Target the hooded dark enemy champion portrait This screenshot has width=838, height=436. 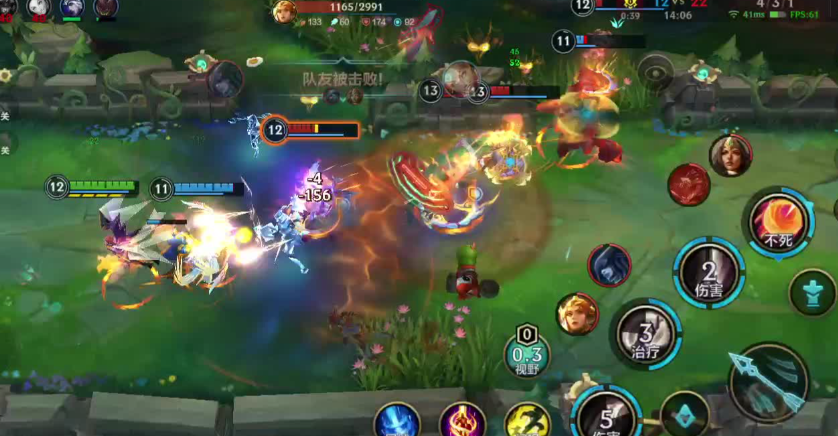[609, 265]
